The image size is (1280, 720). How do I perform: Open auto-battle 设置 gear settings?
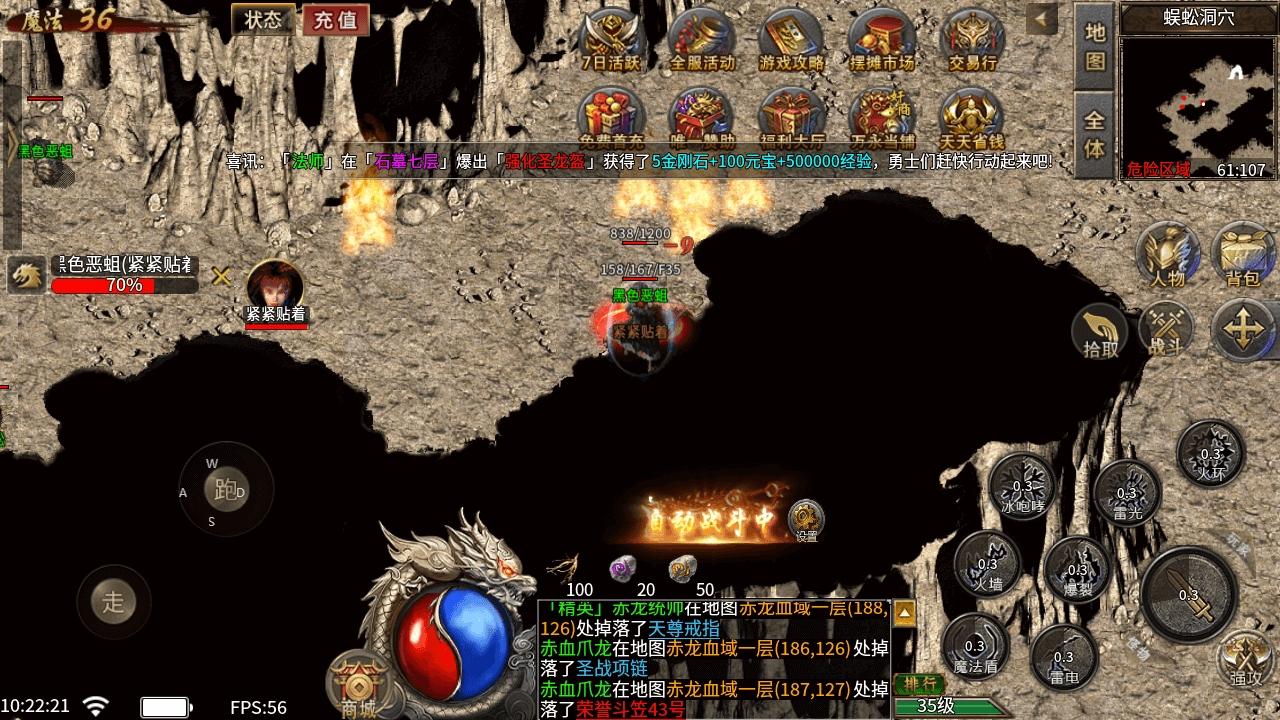pos(806,520)
